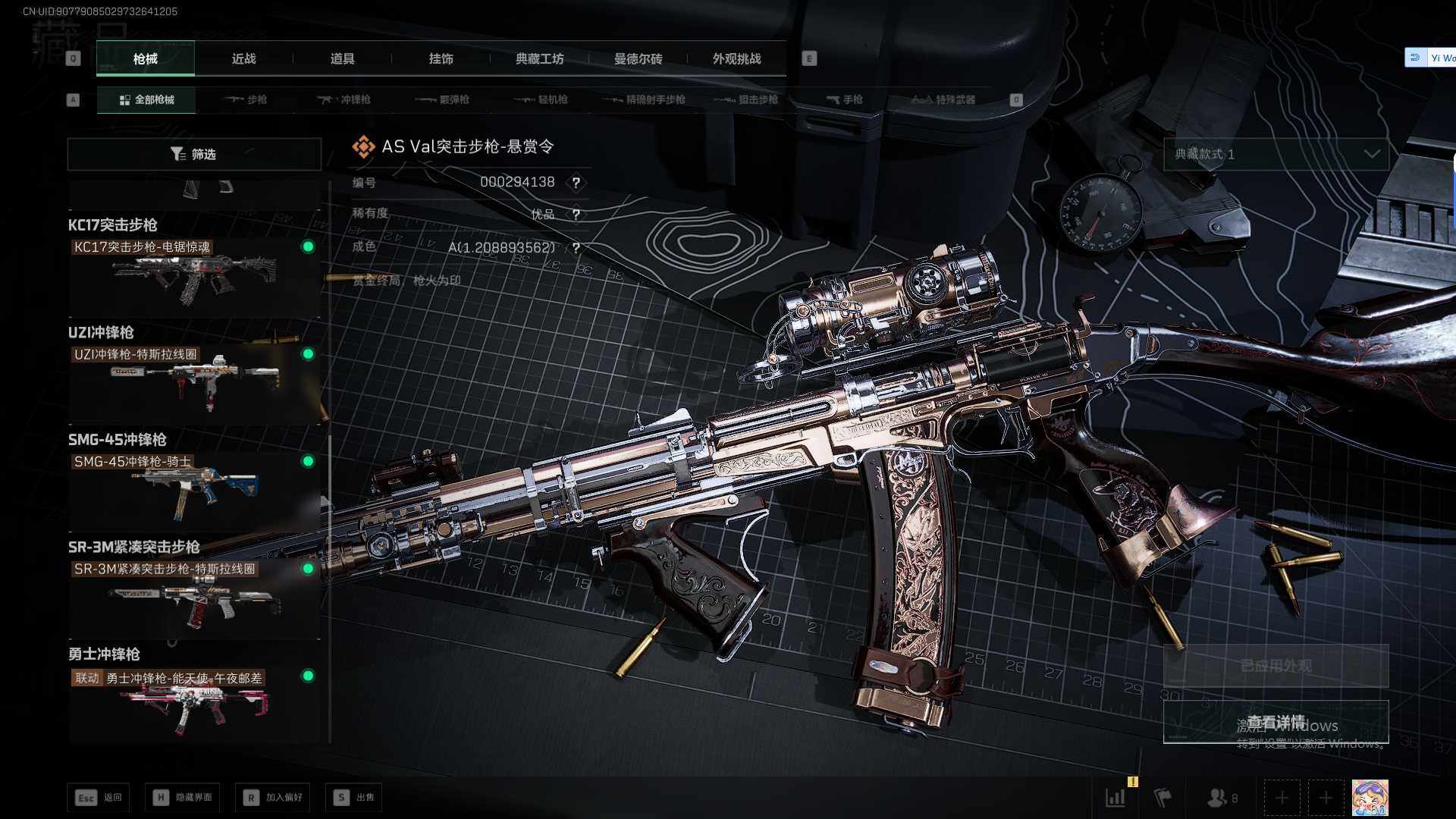Select the 挂饰 charms tab
Image resolution: width=1456 pixels, height=819 pixels.
[x=441, y=58]
